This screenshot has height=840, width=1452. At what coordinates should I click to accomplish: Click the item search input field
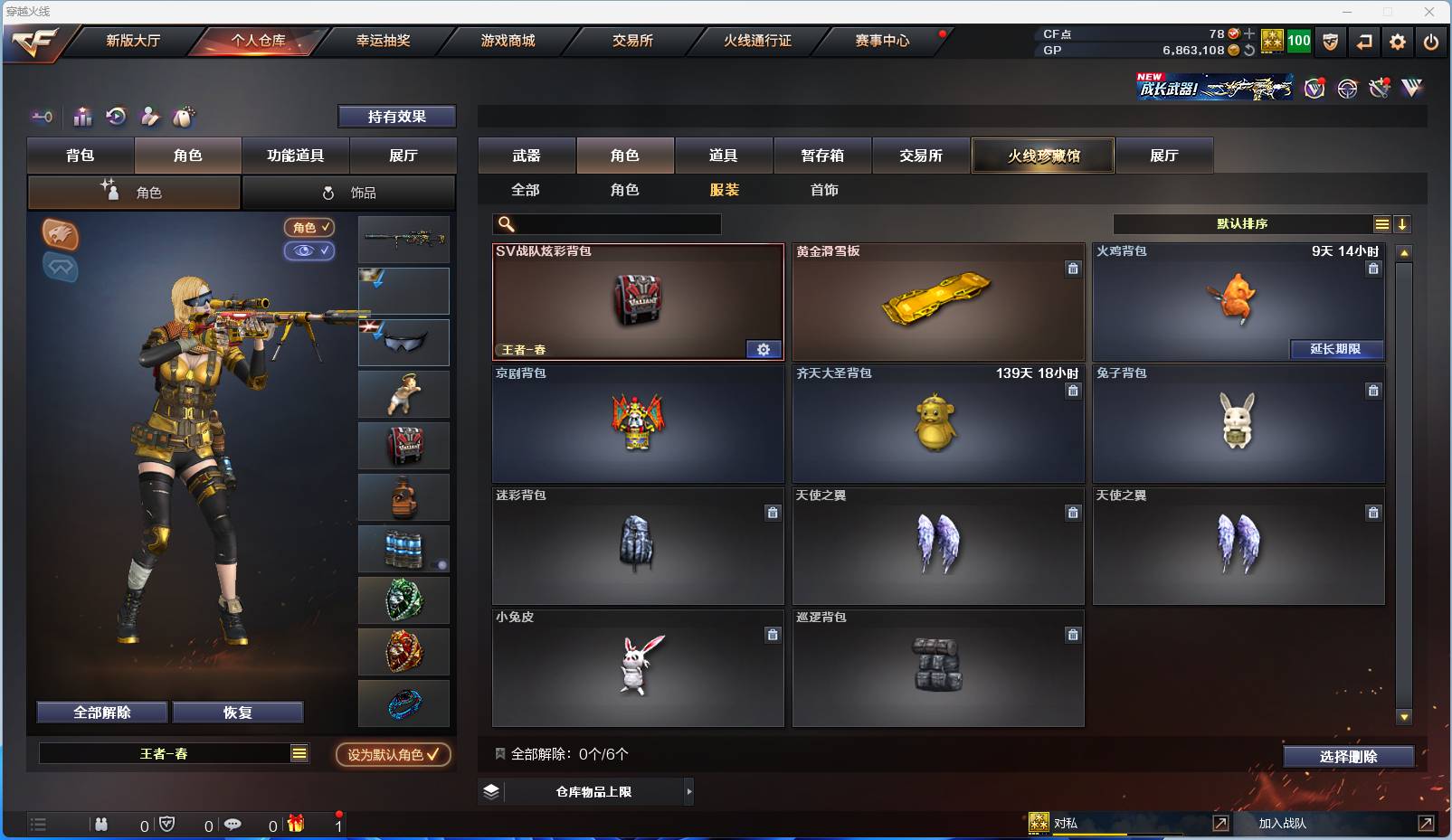point(606,223)
